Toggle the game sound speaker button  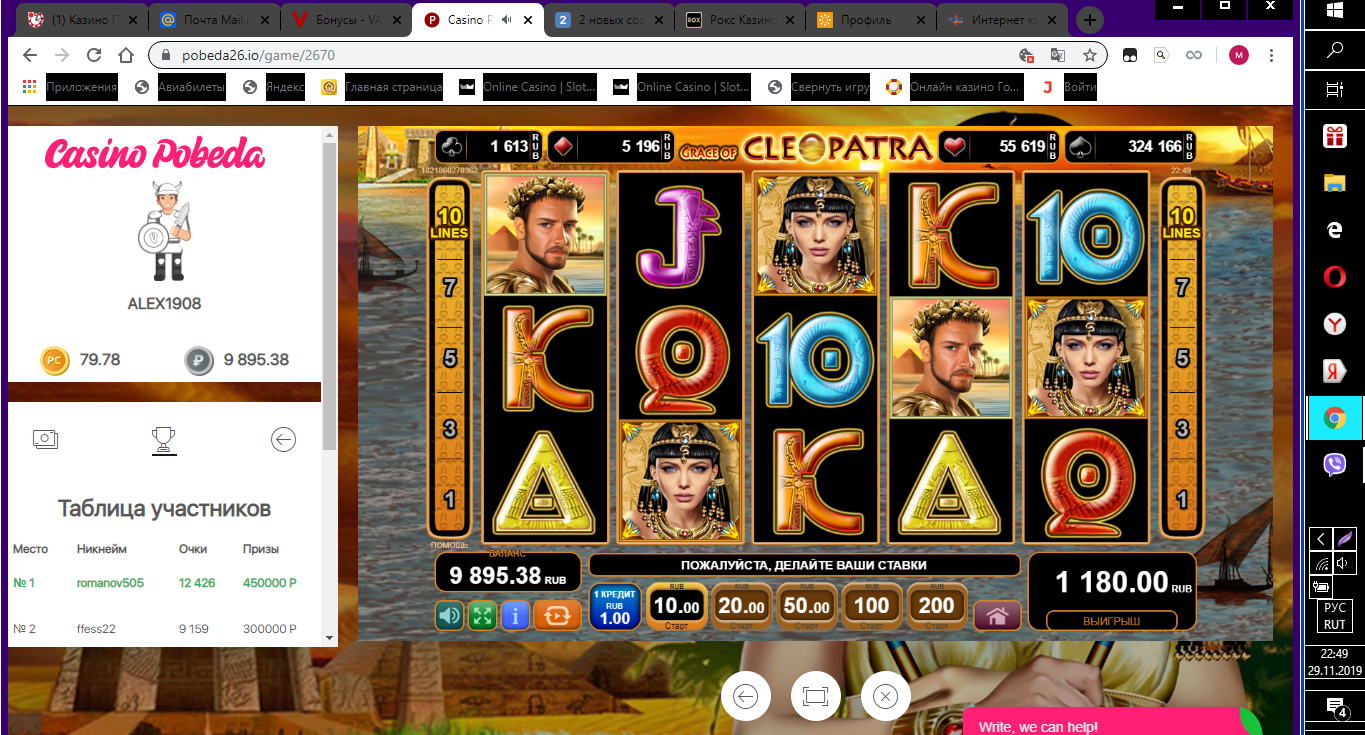coord(449,615)
